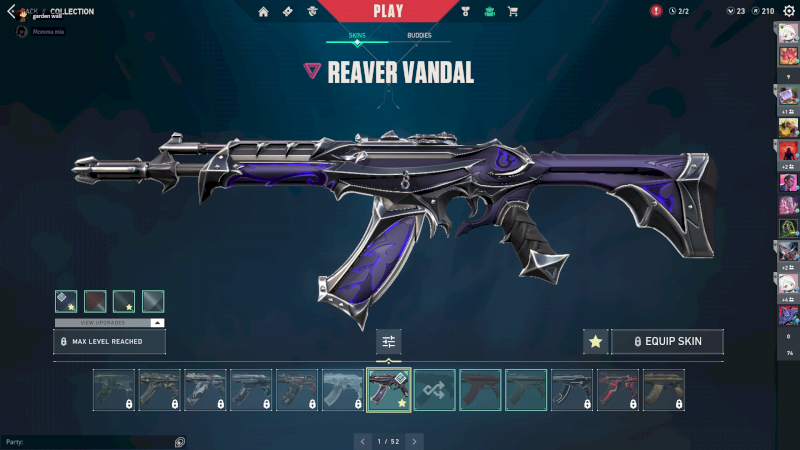
Task: Click the red PLAY button
Action: coord(388,11)
